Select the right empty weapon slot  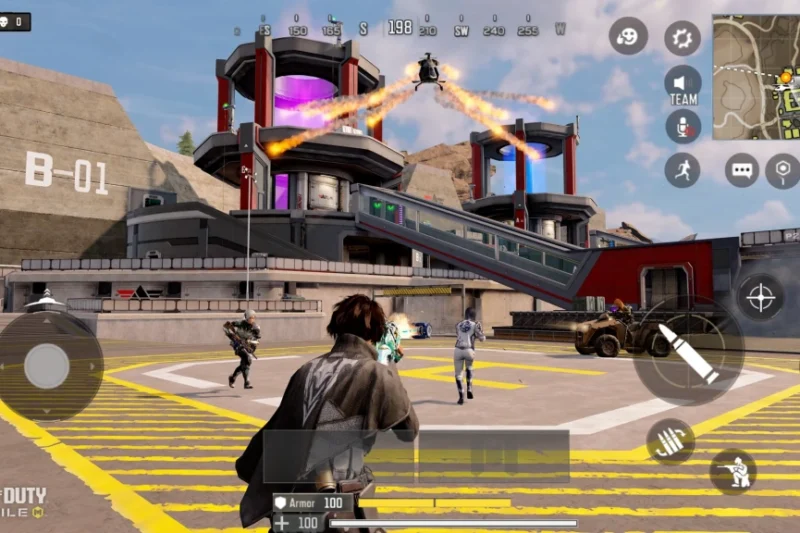(x=494, y=457)
